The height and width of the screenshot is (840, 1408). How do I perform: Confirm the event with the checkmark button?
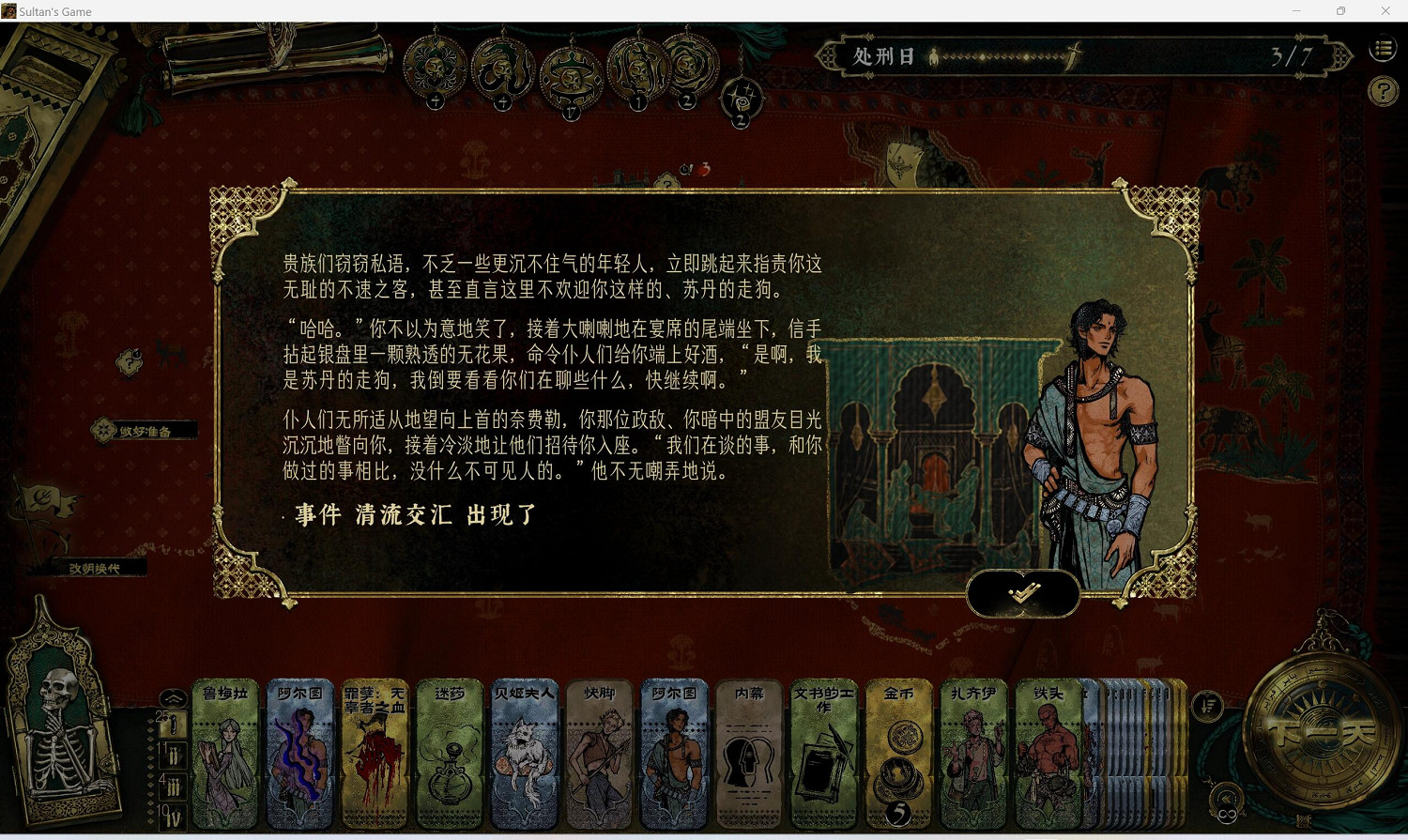coord(1023,593)
